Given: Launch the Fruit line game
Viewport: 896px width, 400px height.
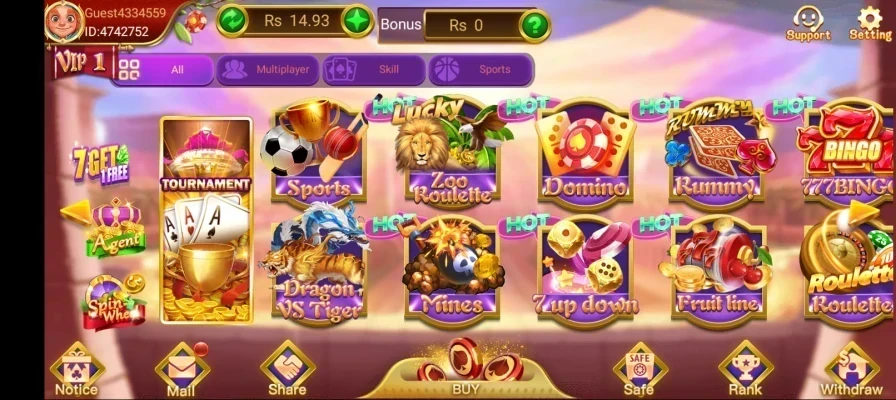Looking at the screenshot, I should point(716,268).
